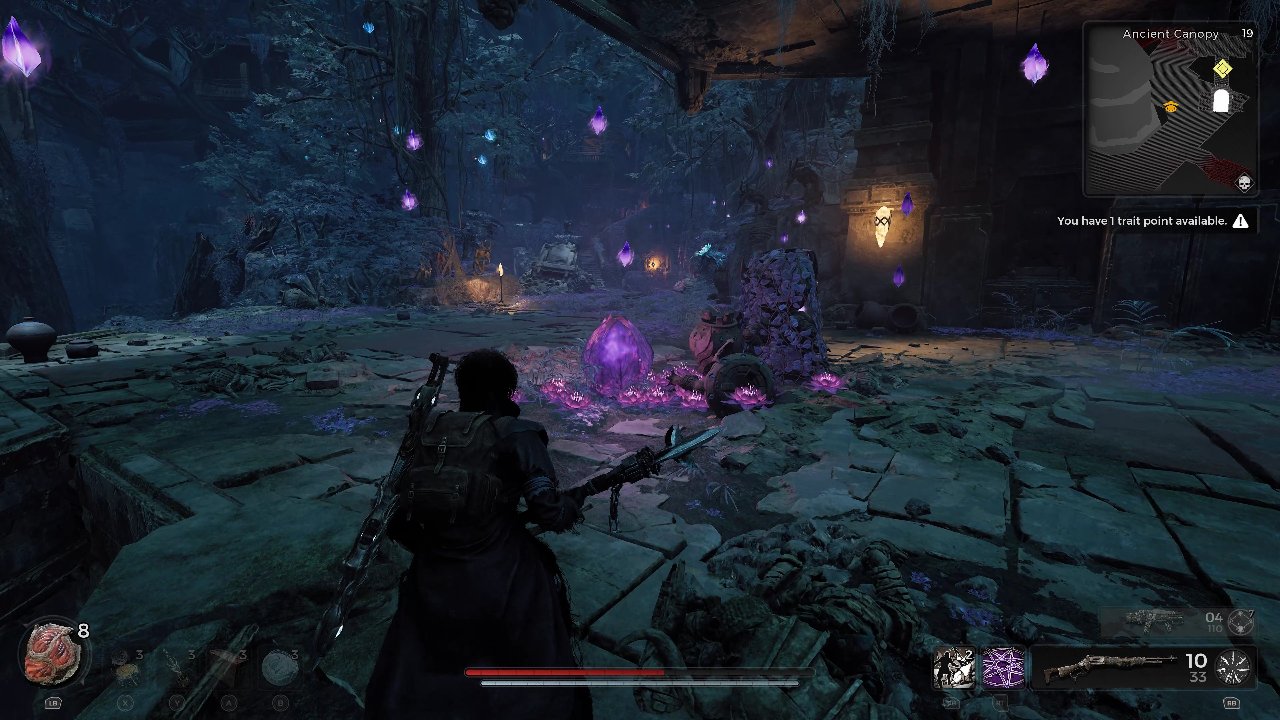
Task: Click the purple pentagram weapon mod icon
Action: tap(1002, 667)
